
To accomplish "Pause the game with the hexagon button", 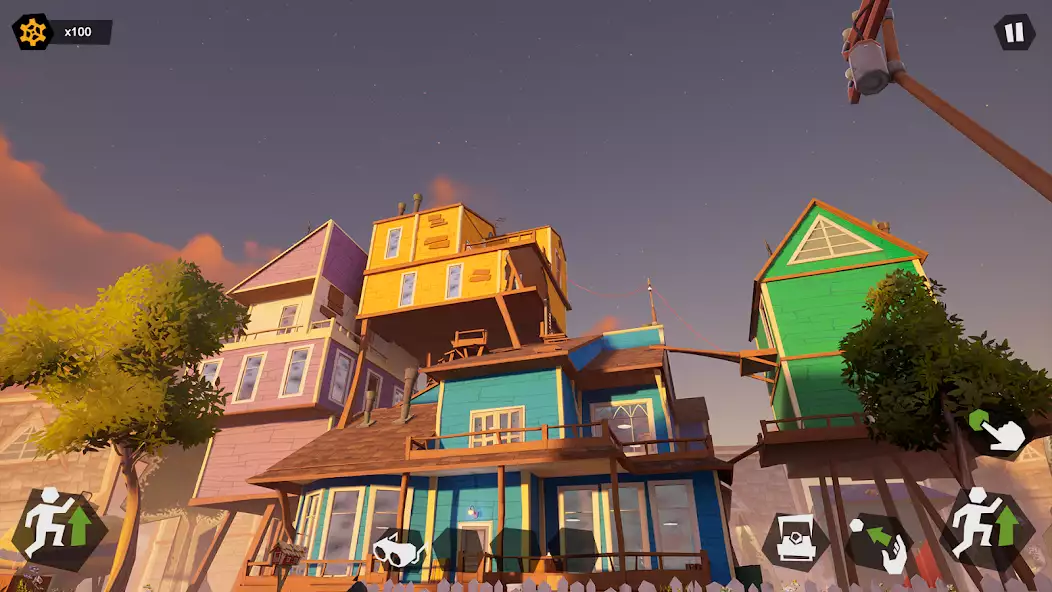I will pyautogui.click(x=1014, y=32).
